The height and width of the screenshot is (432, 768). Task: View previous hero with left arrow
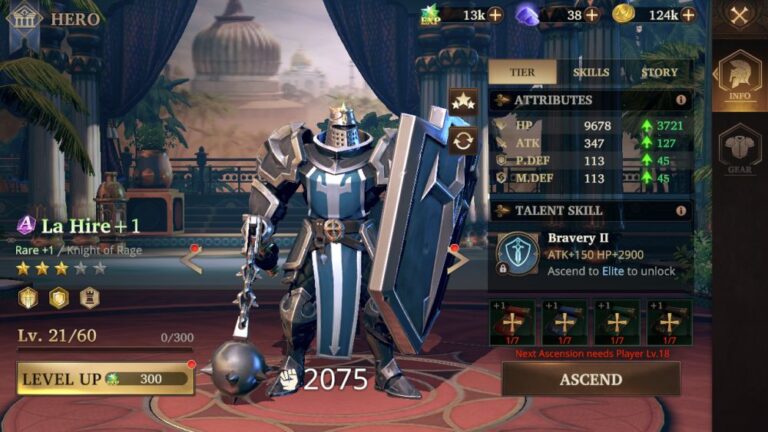point(191,260)
